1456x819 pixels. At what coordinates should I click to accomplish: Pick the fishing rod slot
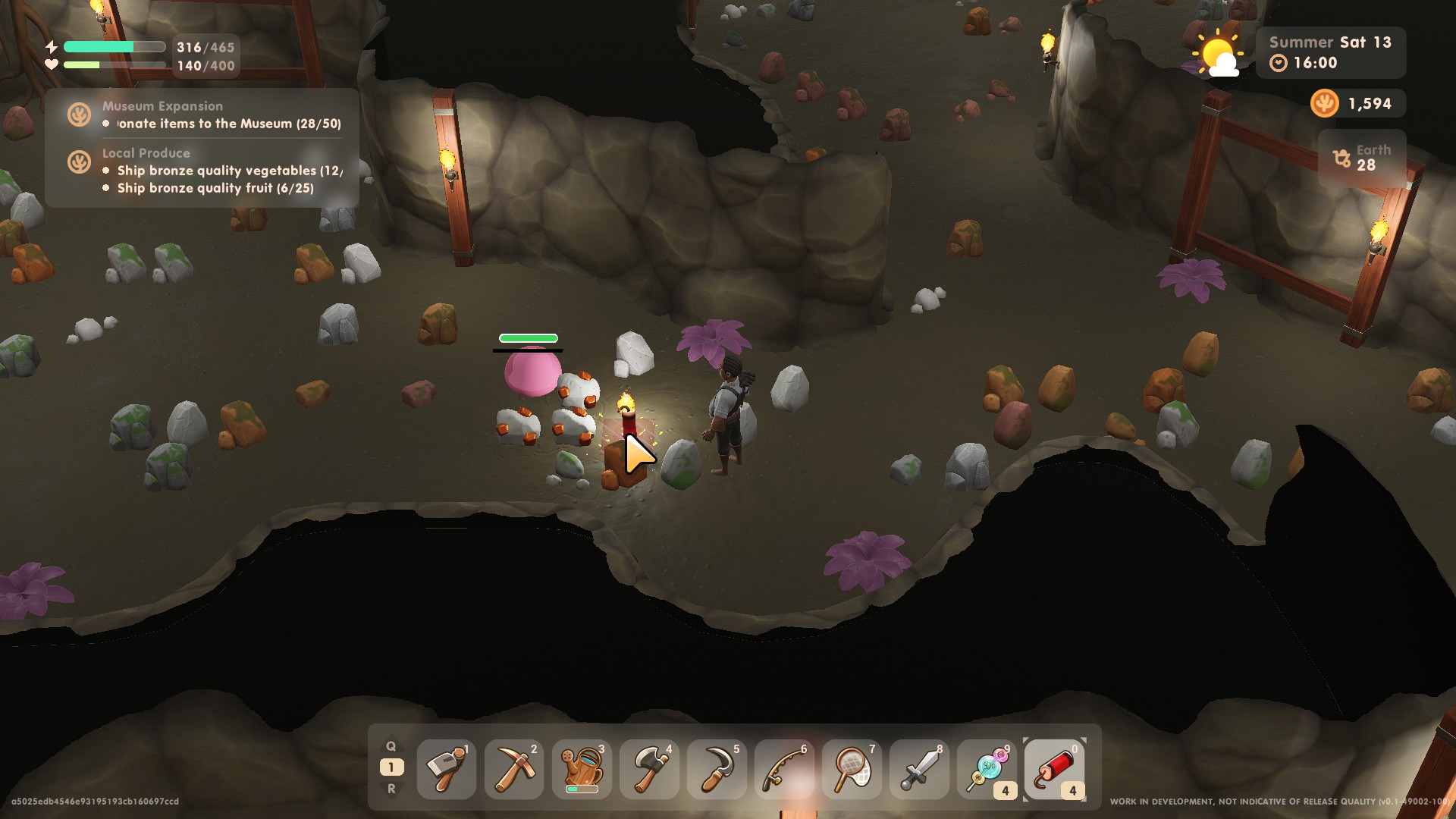pyautogui.click(x=784, y=769)
